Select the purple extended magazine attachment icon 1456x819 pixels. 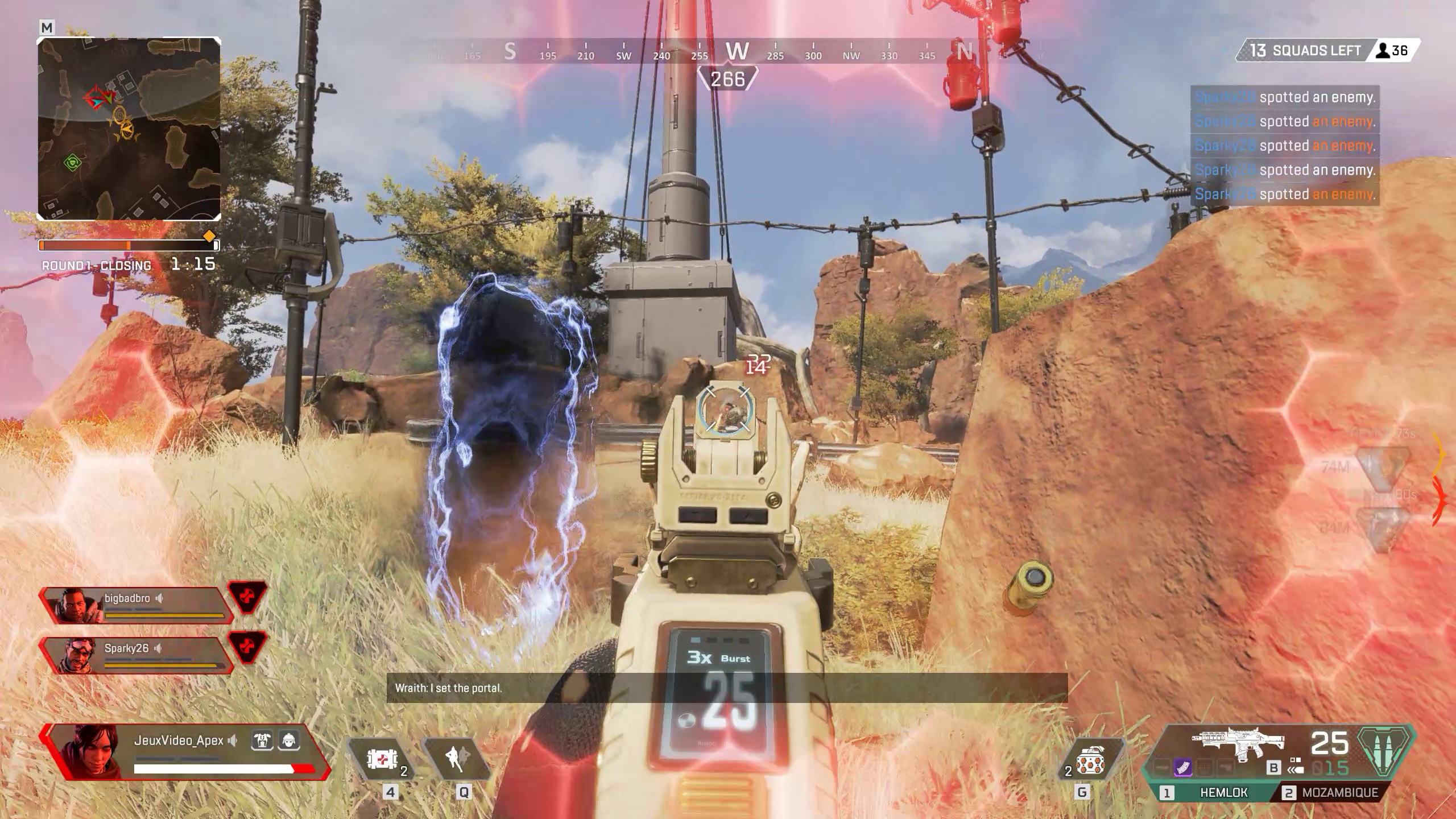(1183, 767)
